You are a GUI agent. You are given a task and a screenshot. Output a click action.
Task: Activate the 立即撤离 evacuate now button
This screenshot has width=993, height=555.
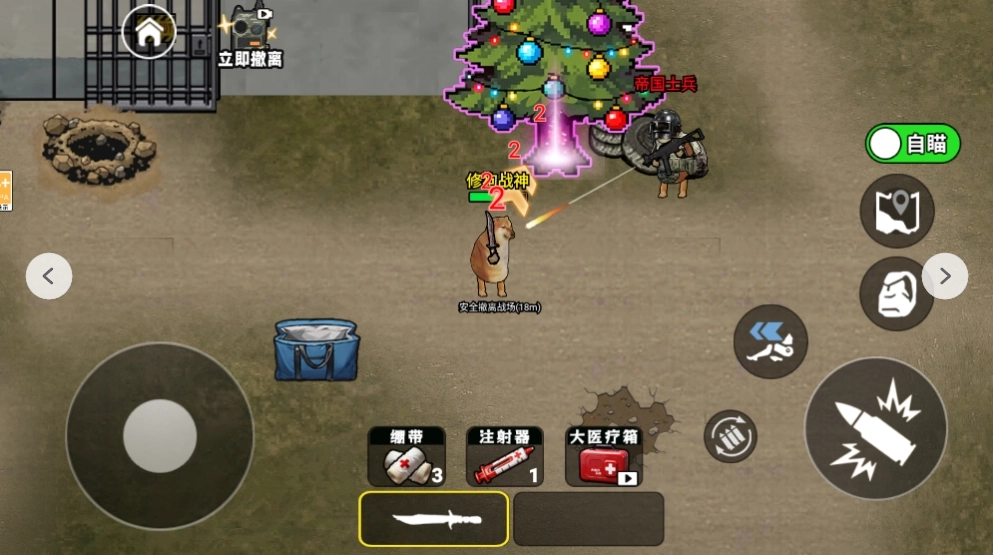coord(250,36)
